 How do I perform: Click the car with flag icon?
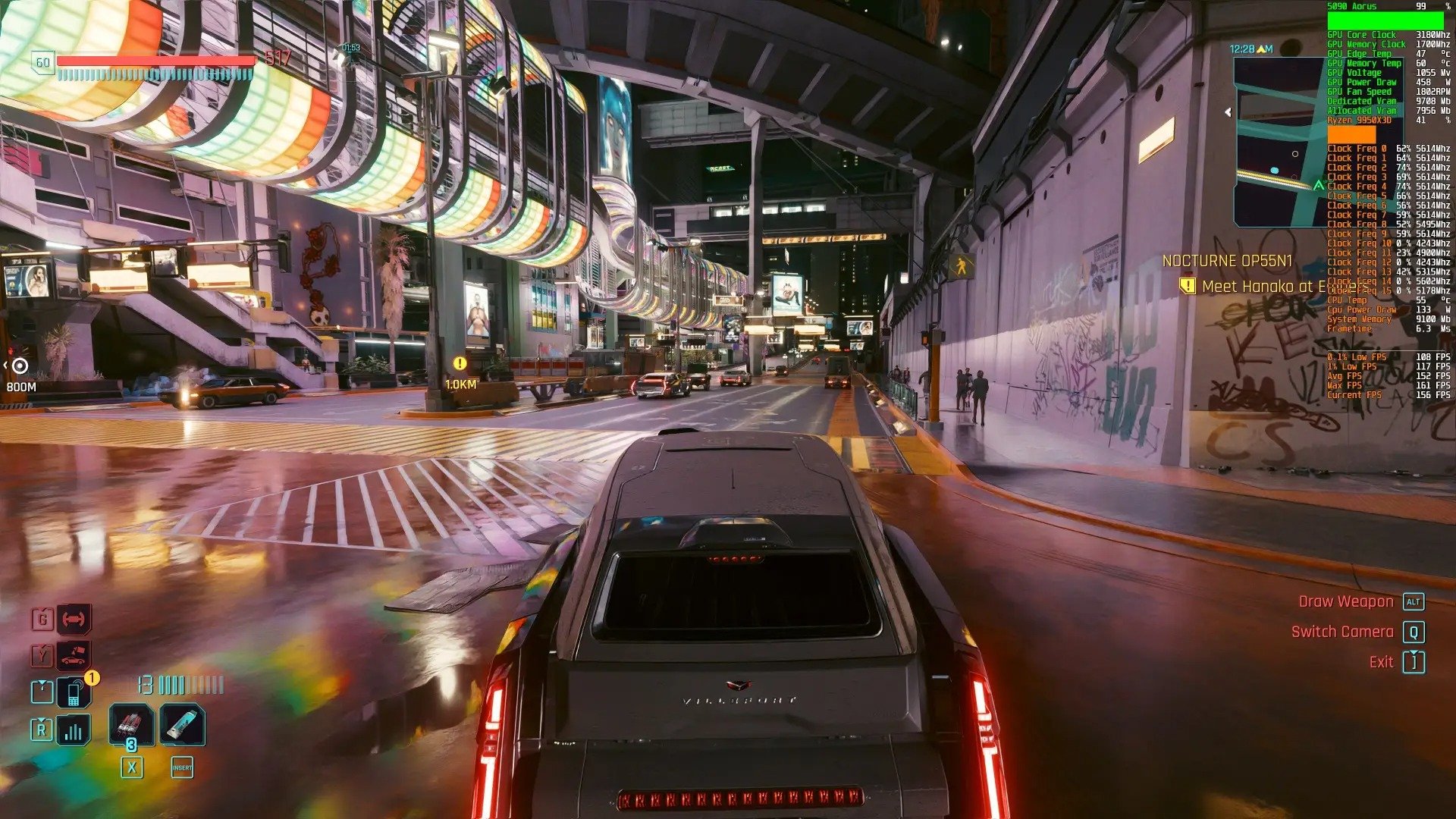click(74, 655)
